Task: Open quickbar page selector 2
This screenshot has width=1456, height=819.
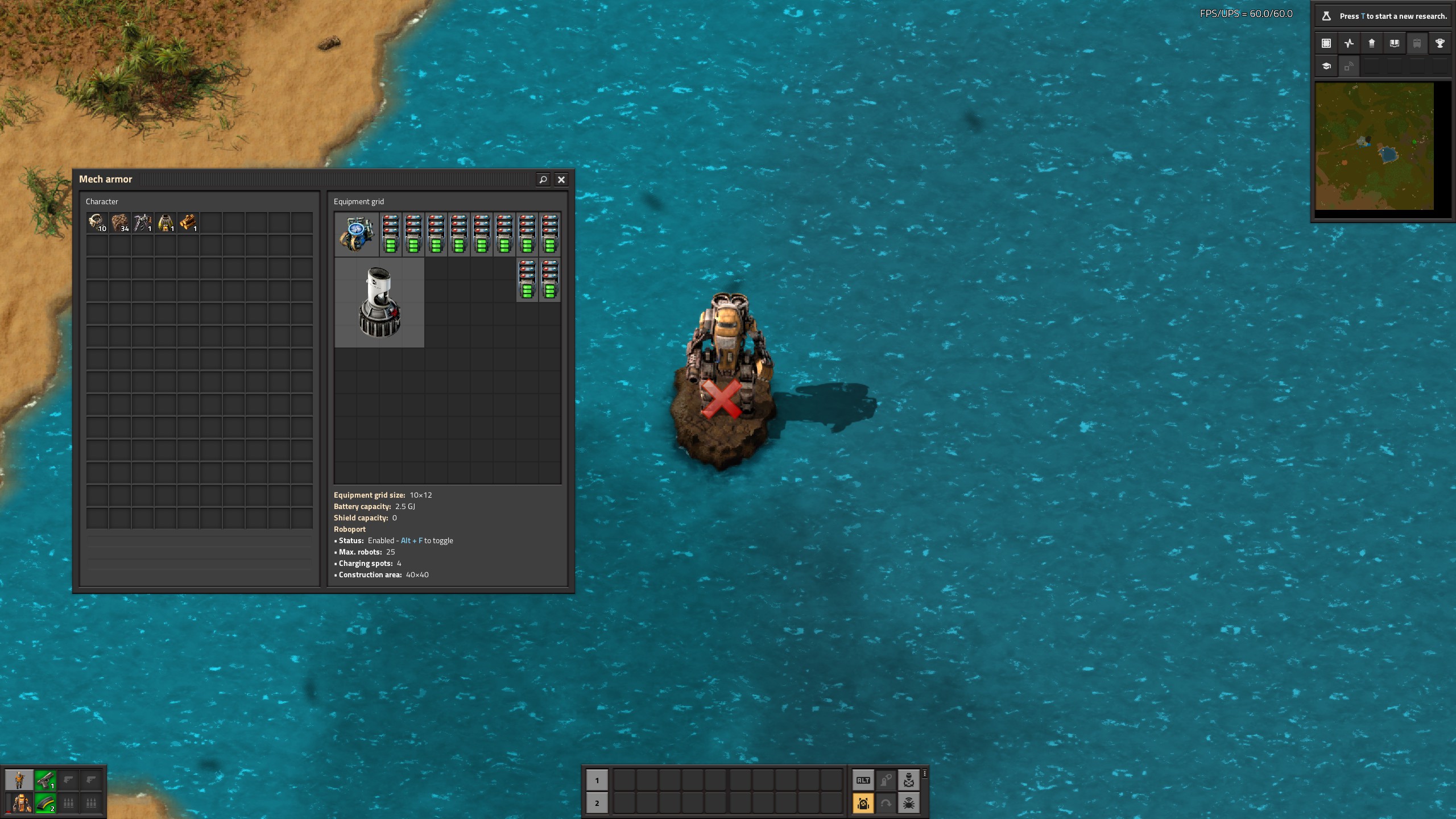Action: (596, 803)
